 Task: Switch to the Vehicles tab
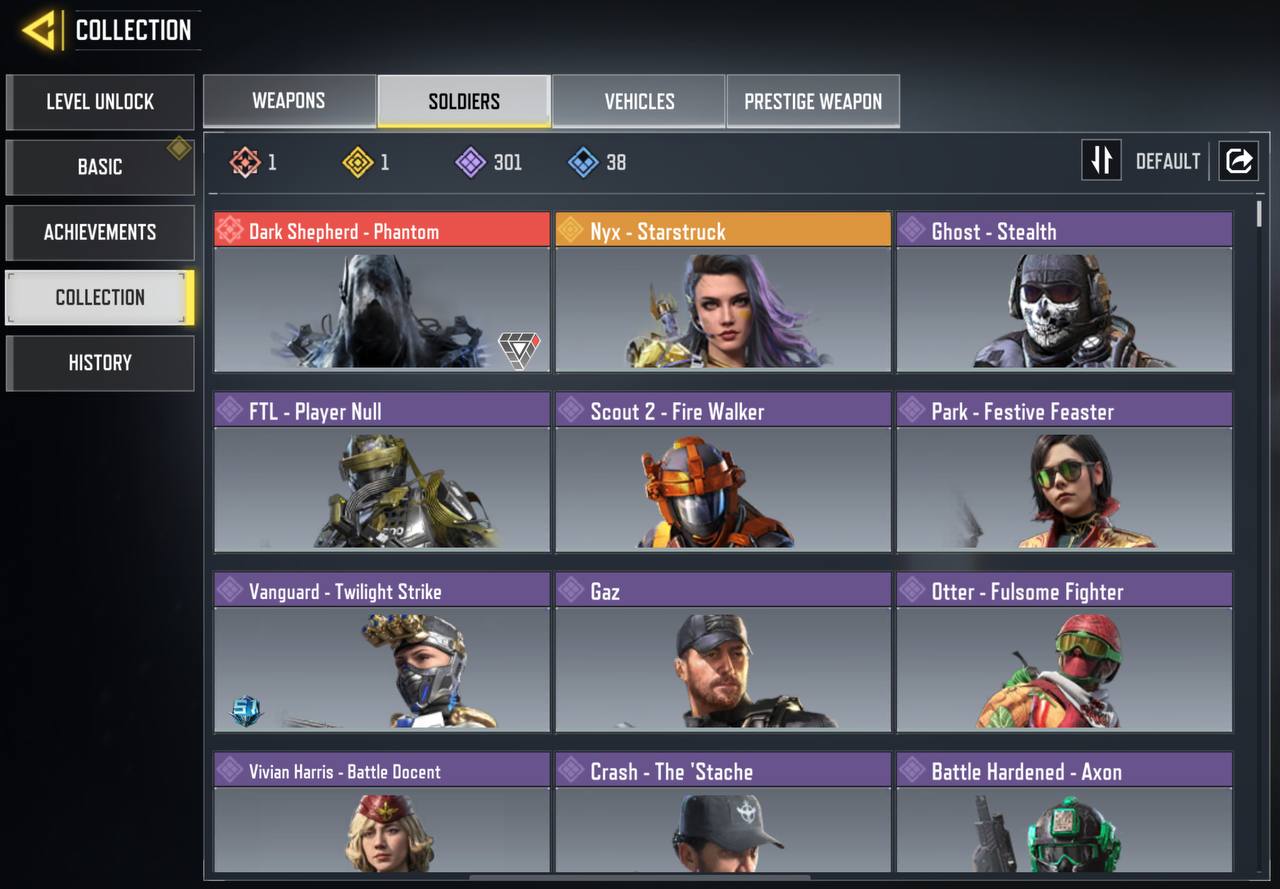tap(639, 101)
